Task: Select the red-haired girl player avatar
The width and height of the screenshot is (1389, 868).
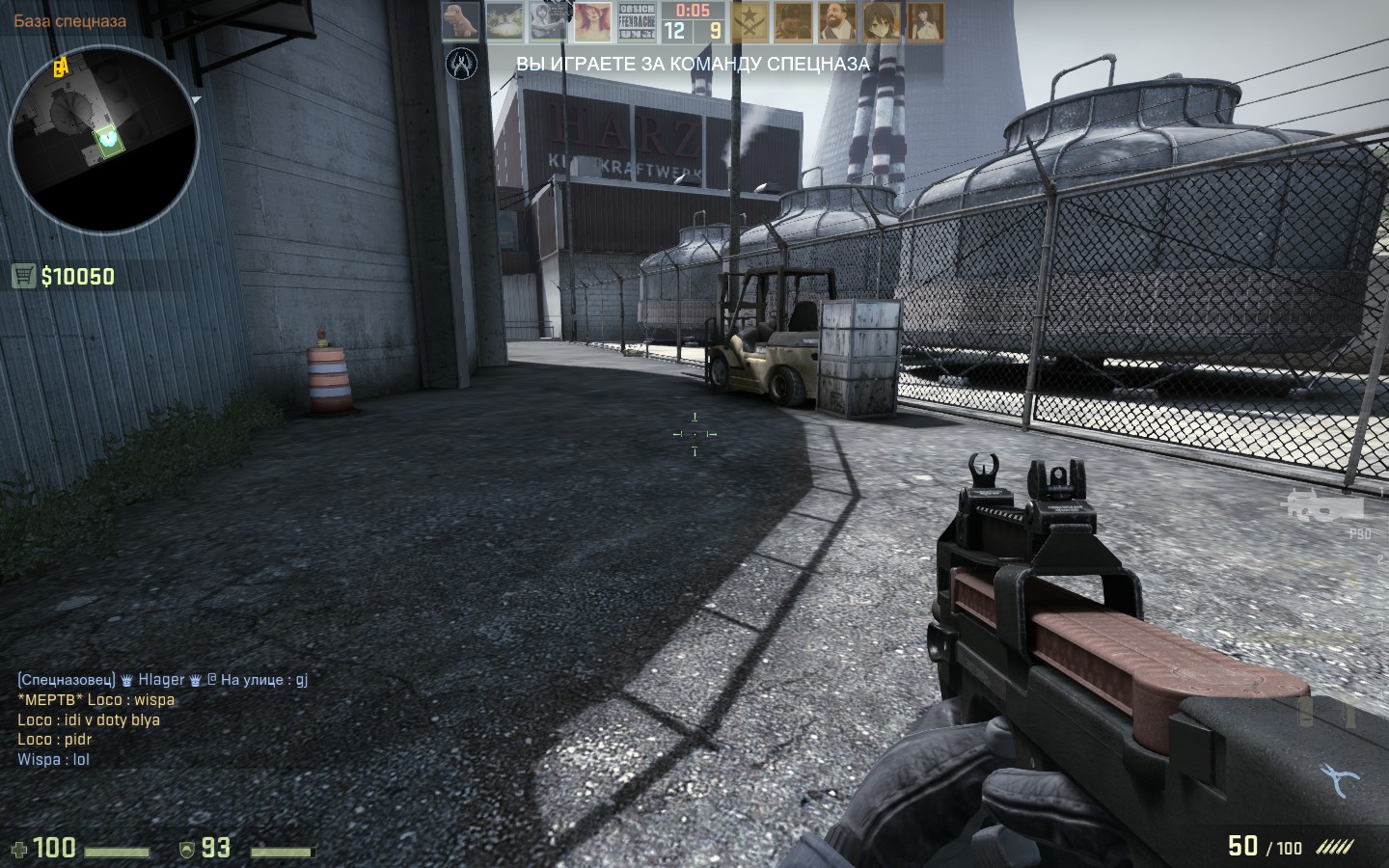Action: [593, 21]
